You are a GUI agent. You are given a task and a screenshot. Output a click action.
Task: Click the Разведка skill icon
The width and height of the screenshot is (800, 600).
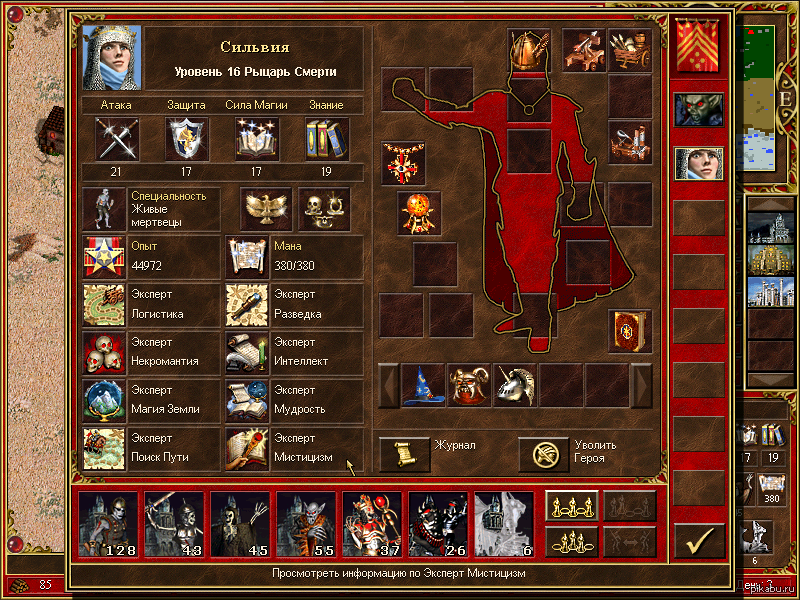[x=245, y=304]
